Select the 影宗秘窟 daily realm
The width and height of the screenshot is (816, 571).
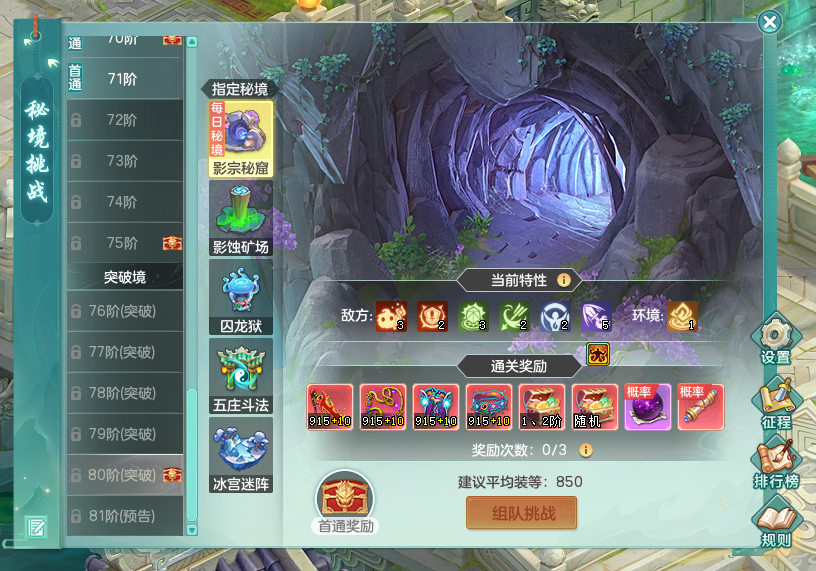[240, 138]
